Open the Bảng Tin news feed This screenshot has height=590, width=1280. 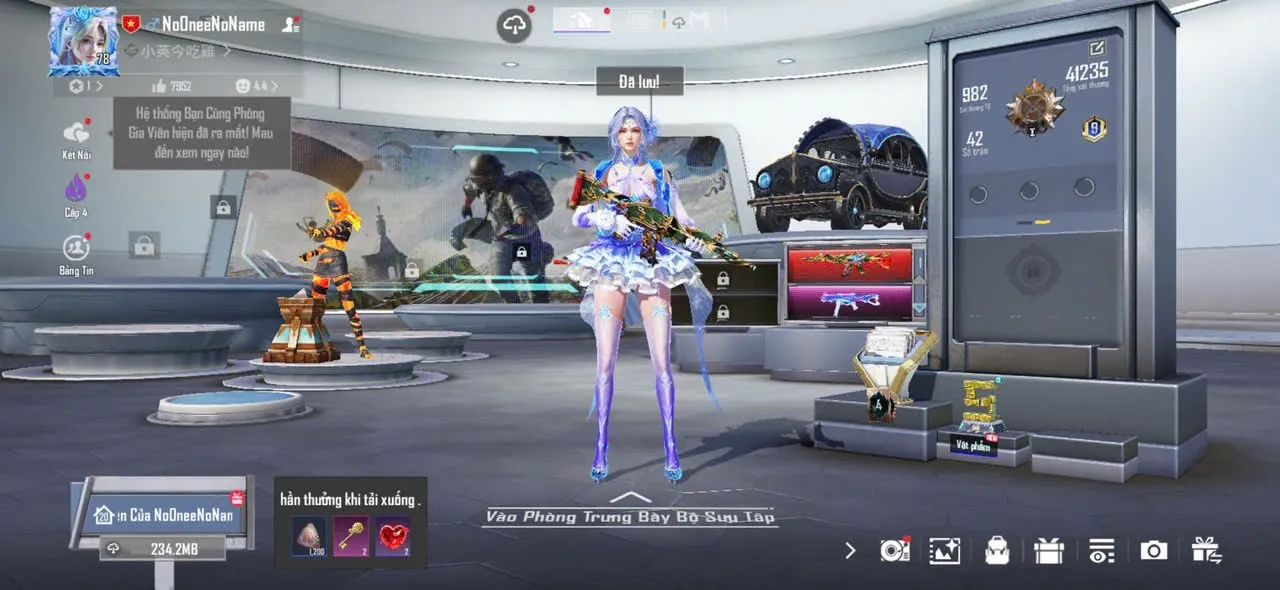click(76, 252)
